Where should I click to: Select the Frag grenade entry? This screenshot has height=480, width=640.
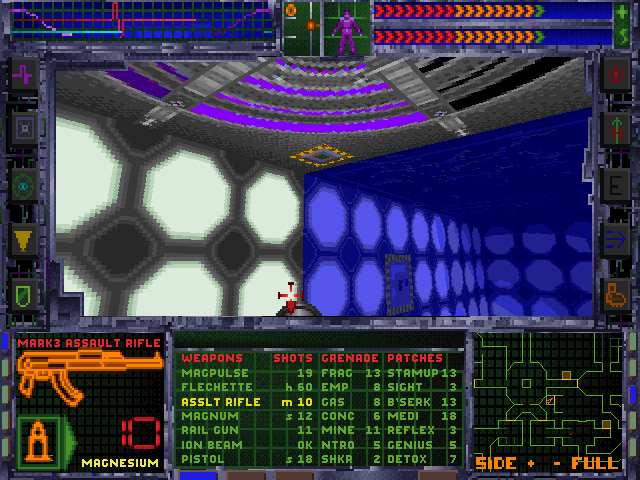336,373
